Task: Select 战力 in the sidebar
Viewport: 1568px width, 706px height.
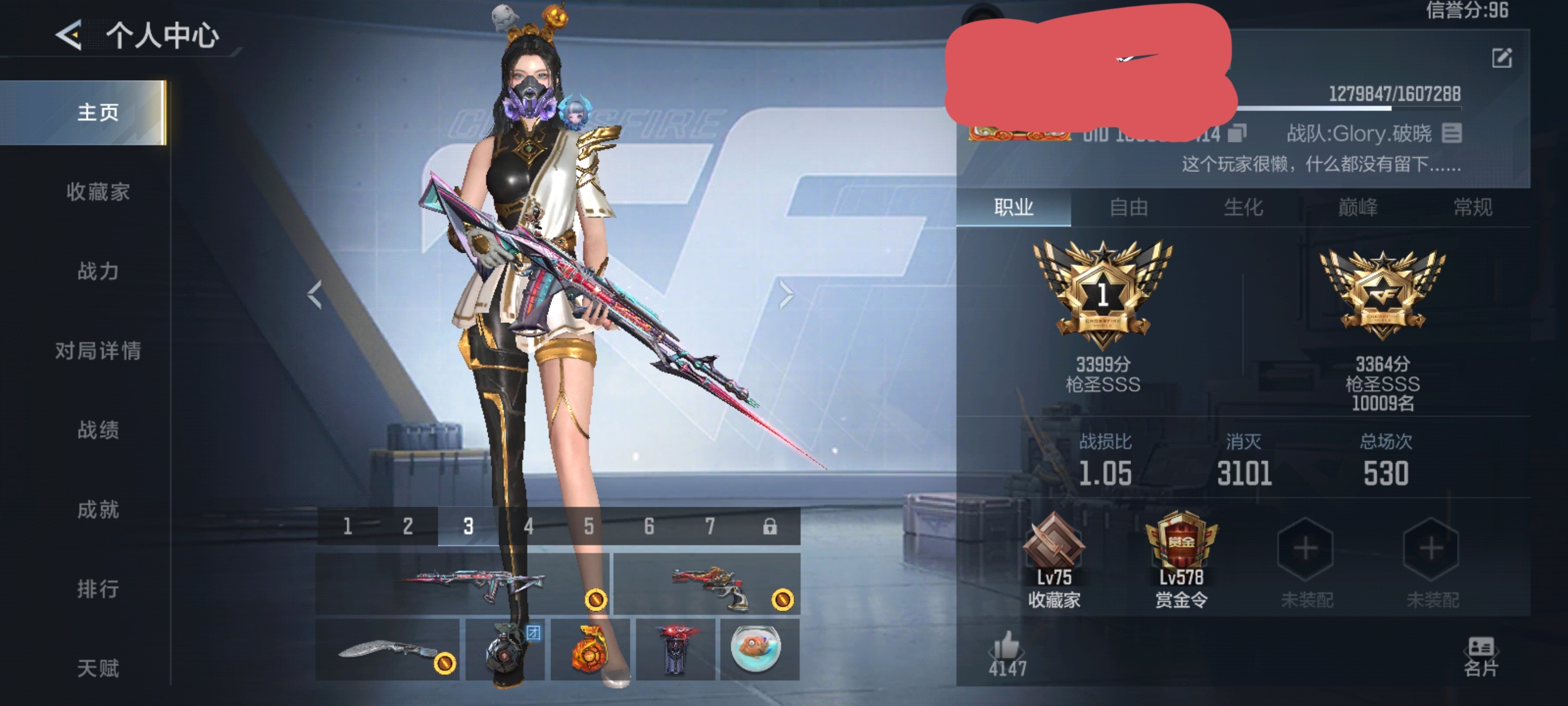Action: click(98, 271)
